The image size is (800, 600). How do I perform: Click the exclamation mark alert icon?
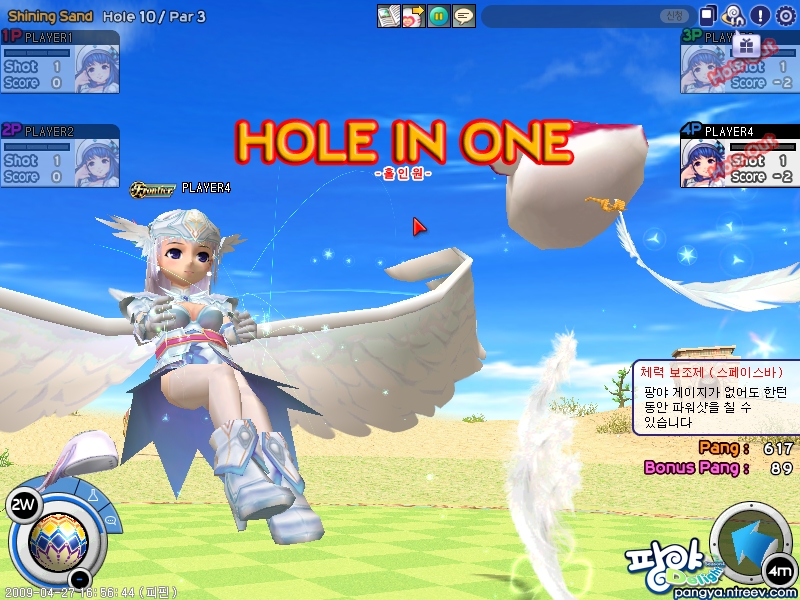click(760, 15)
